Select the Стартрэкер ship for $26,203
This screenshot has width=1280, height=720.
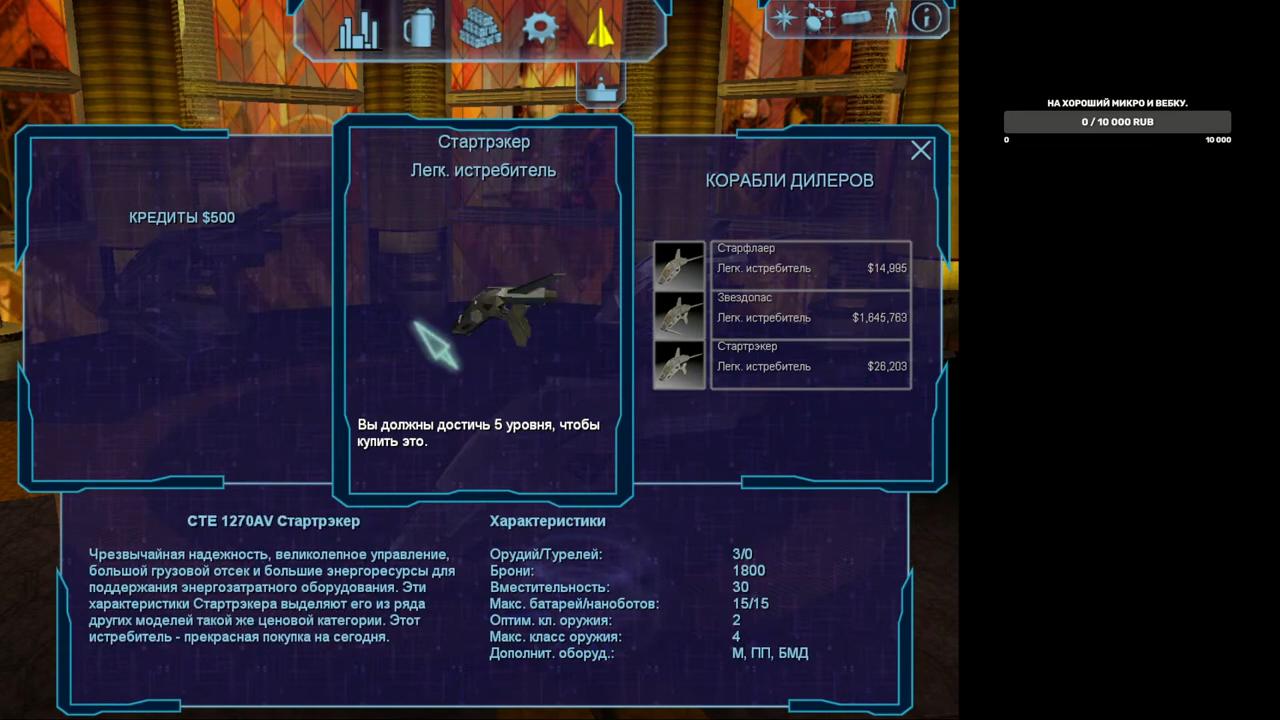(811, 364)
